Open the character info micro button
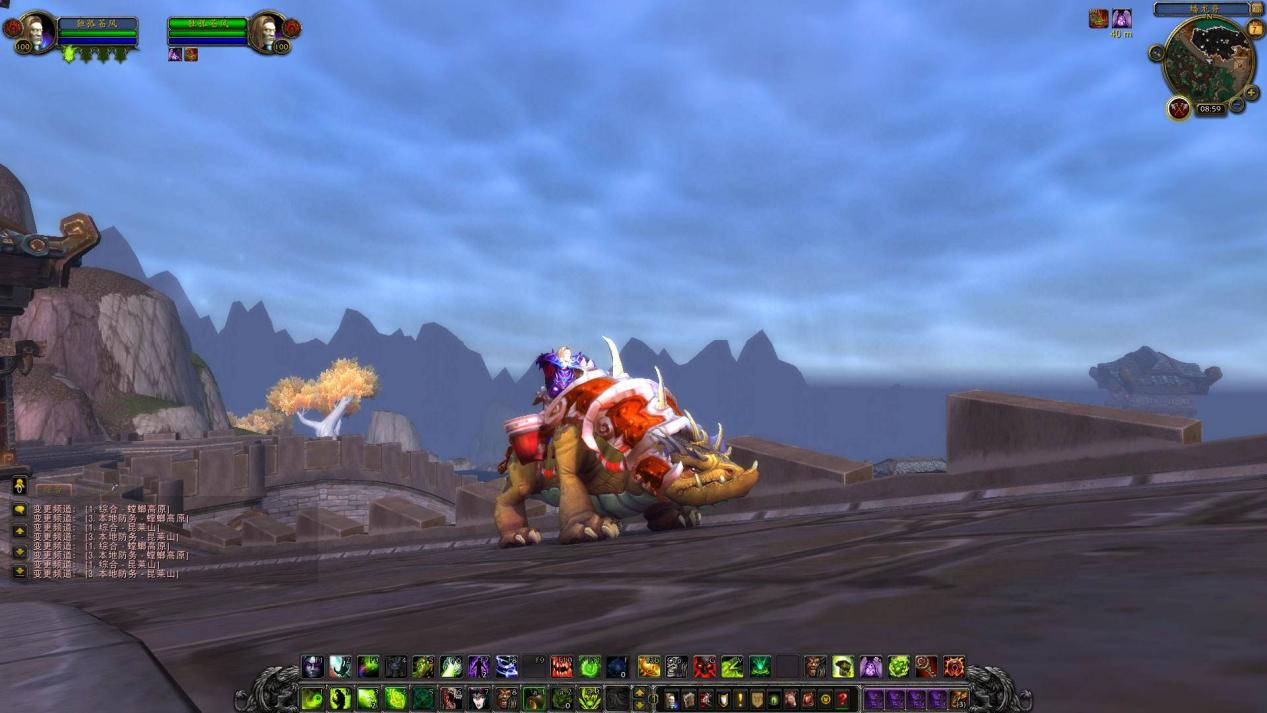 pyautogui.click(x=672, y=699)
